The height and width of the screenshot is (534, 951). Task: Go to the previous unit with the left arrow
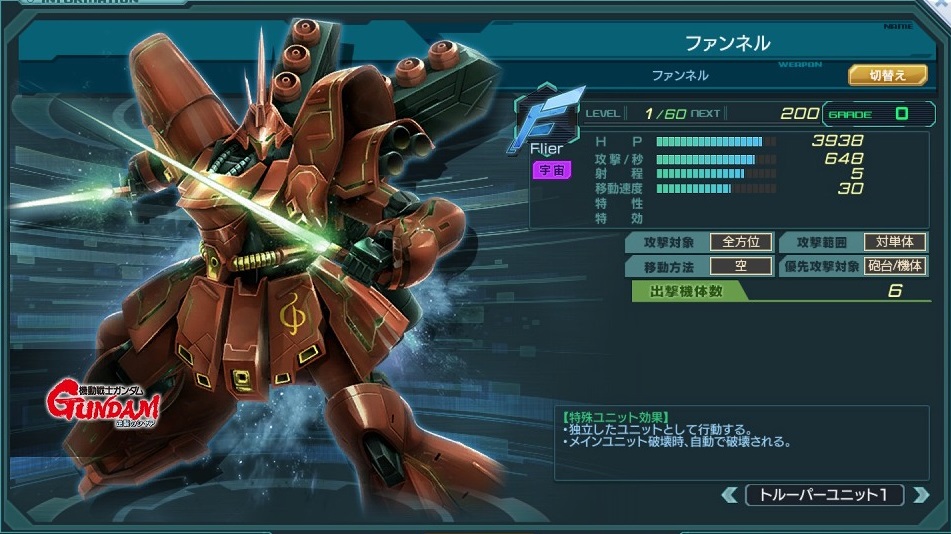point(730,495)
